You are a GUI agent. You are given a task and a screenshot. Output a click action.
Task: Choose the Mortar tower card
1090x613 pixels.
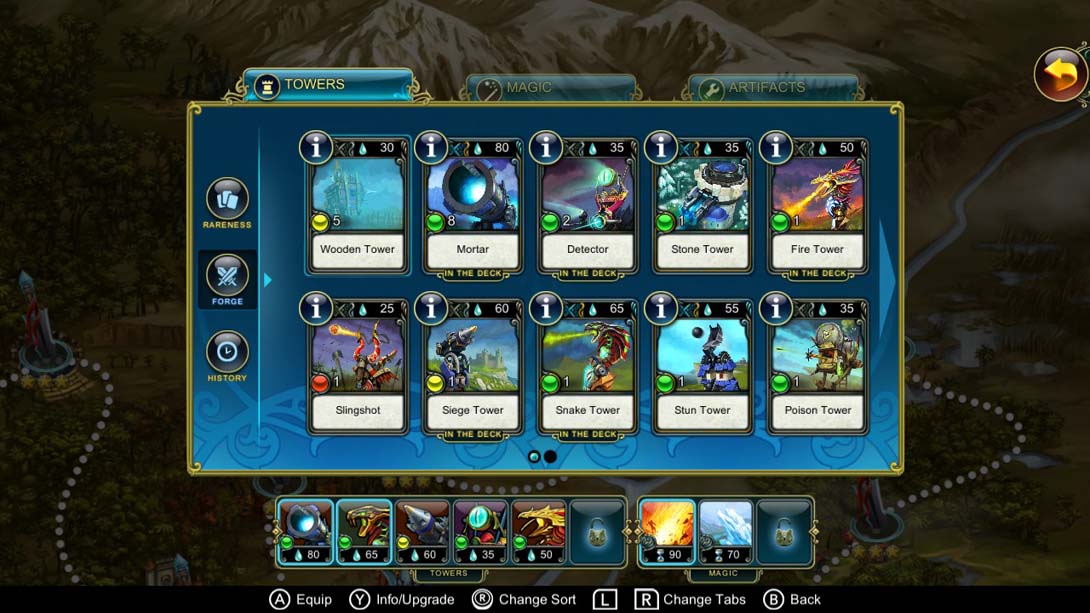[473, 207]
